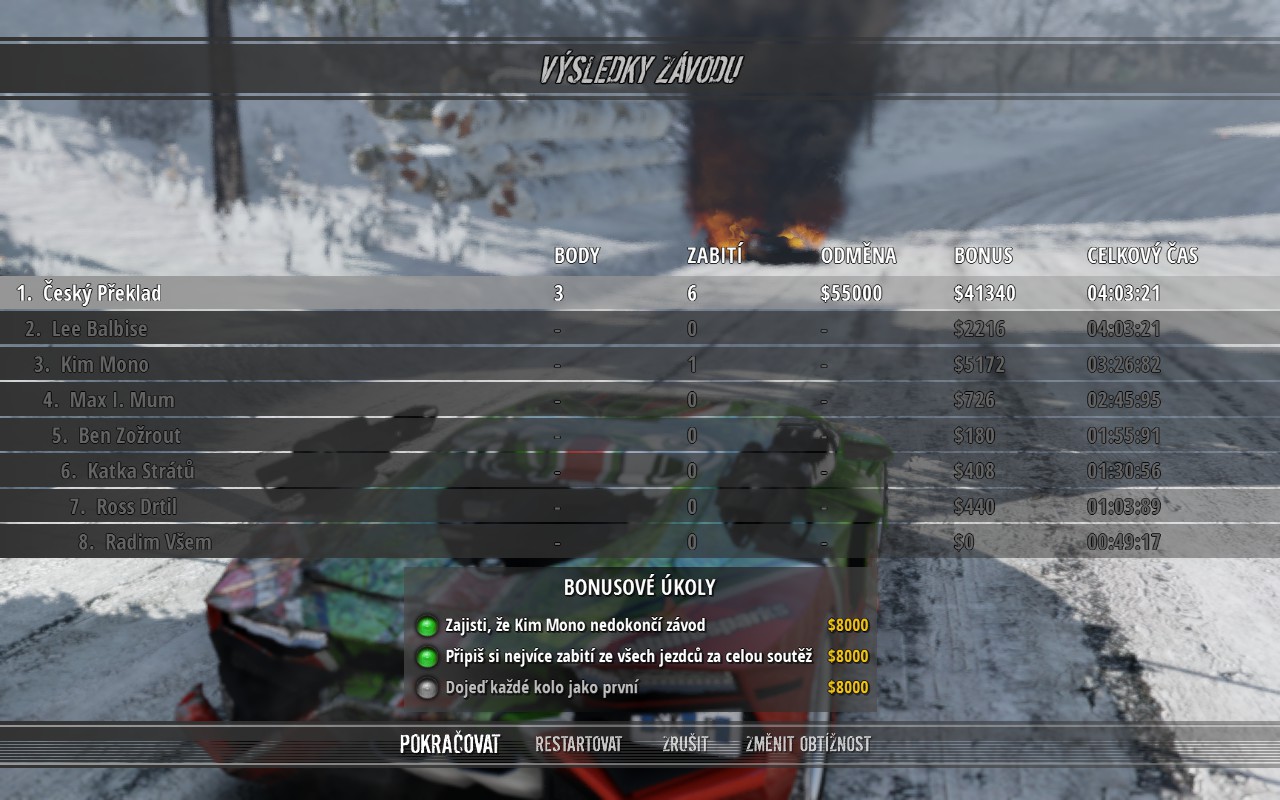Image resolution: width=1280 pixels, height=800 pixels.
Task: Click the Dojeď každé kolo jako první task
Action: point(541,688)
